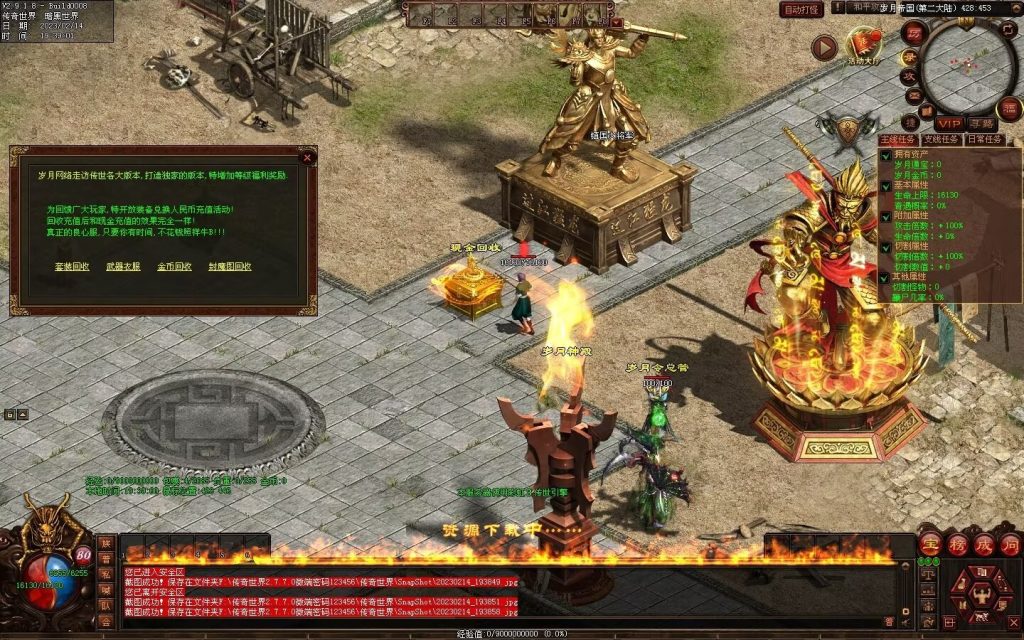Open the 榜 rankings button
Image resolution: width=1024 pixels, height=640 pixels.
pyautogui.click(x=957, y=544)
